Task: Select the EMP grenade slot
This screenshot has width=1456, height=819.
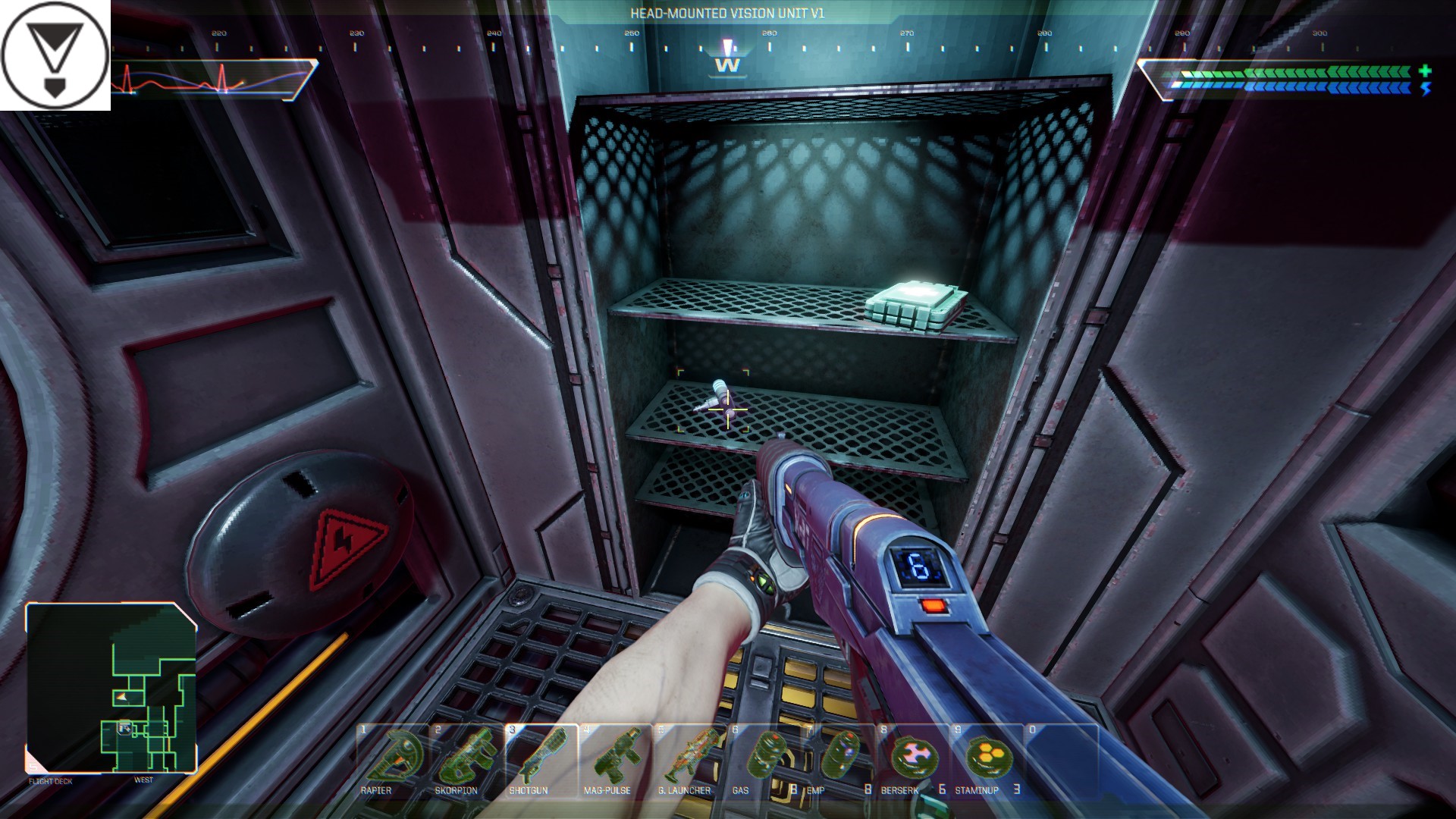Action: coord(839,759)
